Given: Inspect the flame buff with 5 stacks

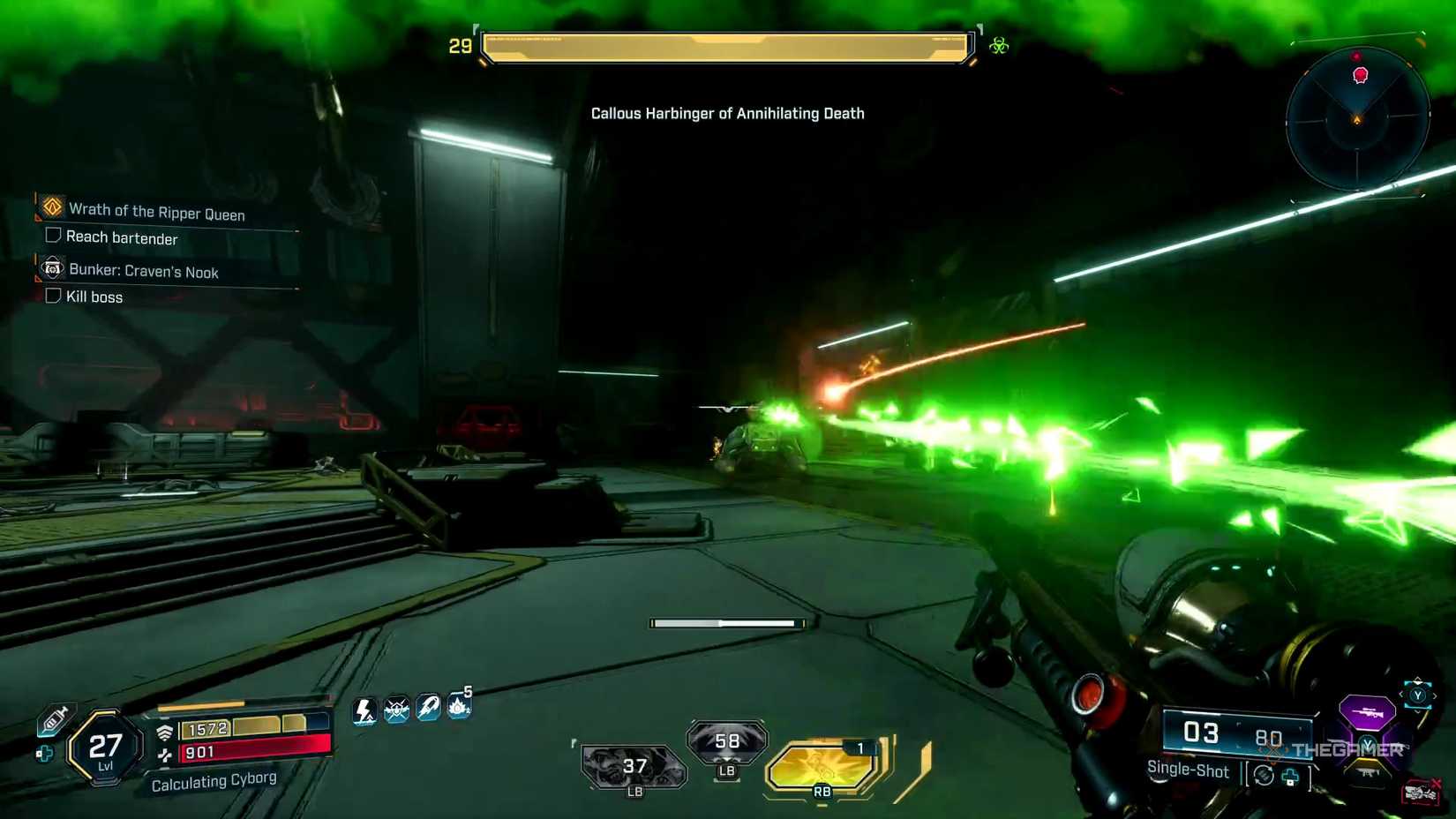Looking at the screenshot, I should pos(459,705).
